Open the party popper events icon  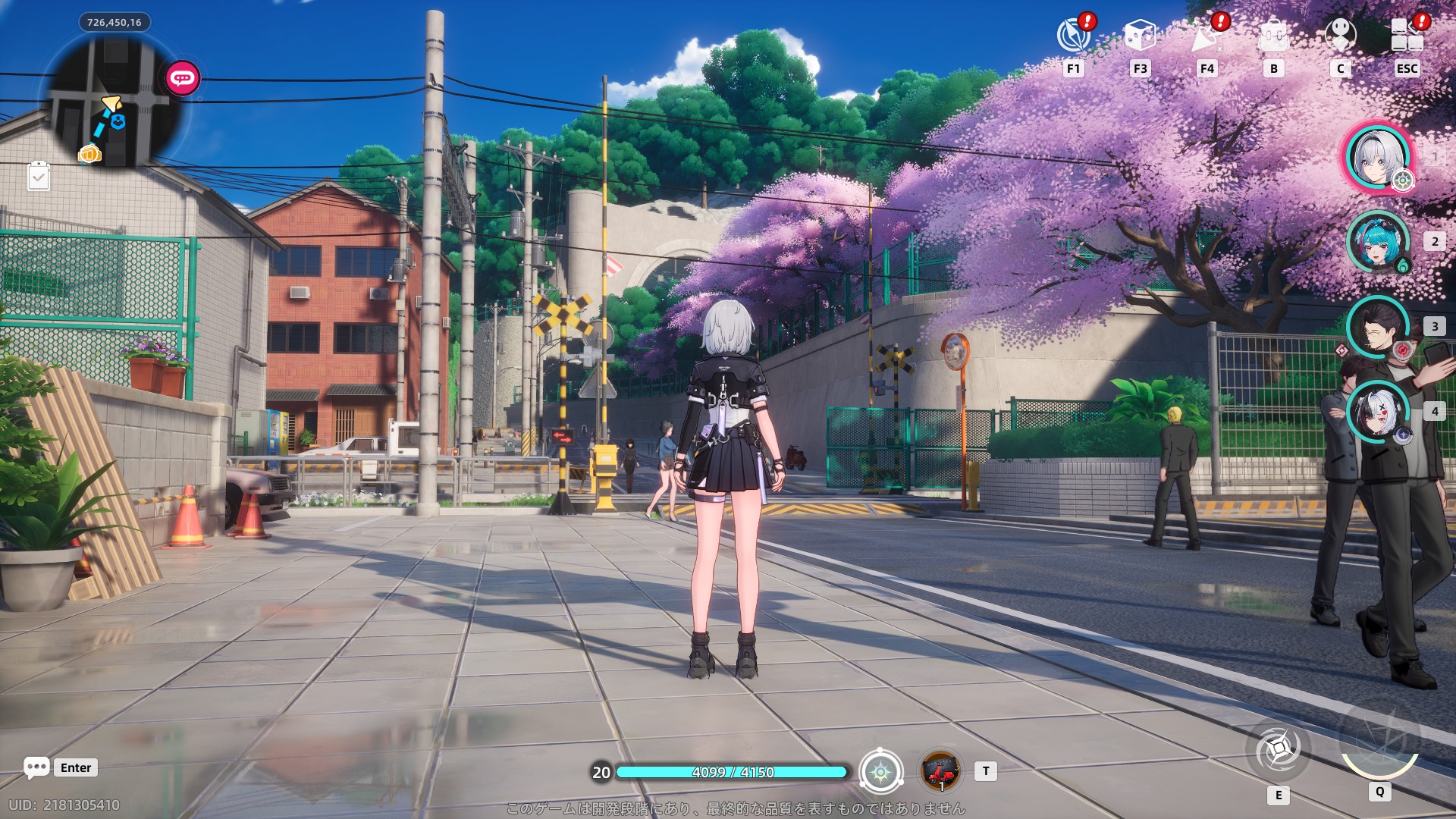pos(1207,36)
